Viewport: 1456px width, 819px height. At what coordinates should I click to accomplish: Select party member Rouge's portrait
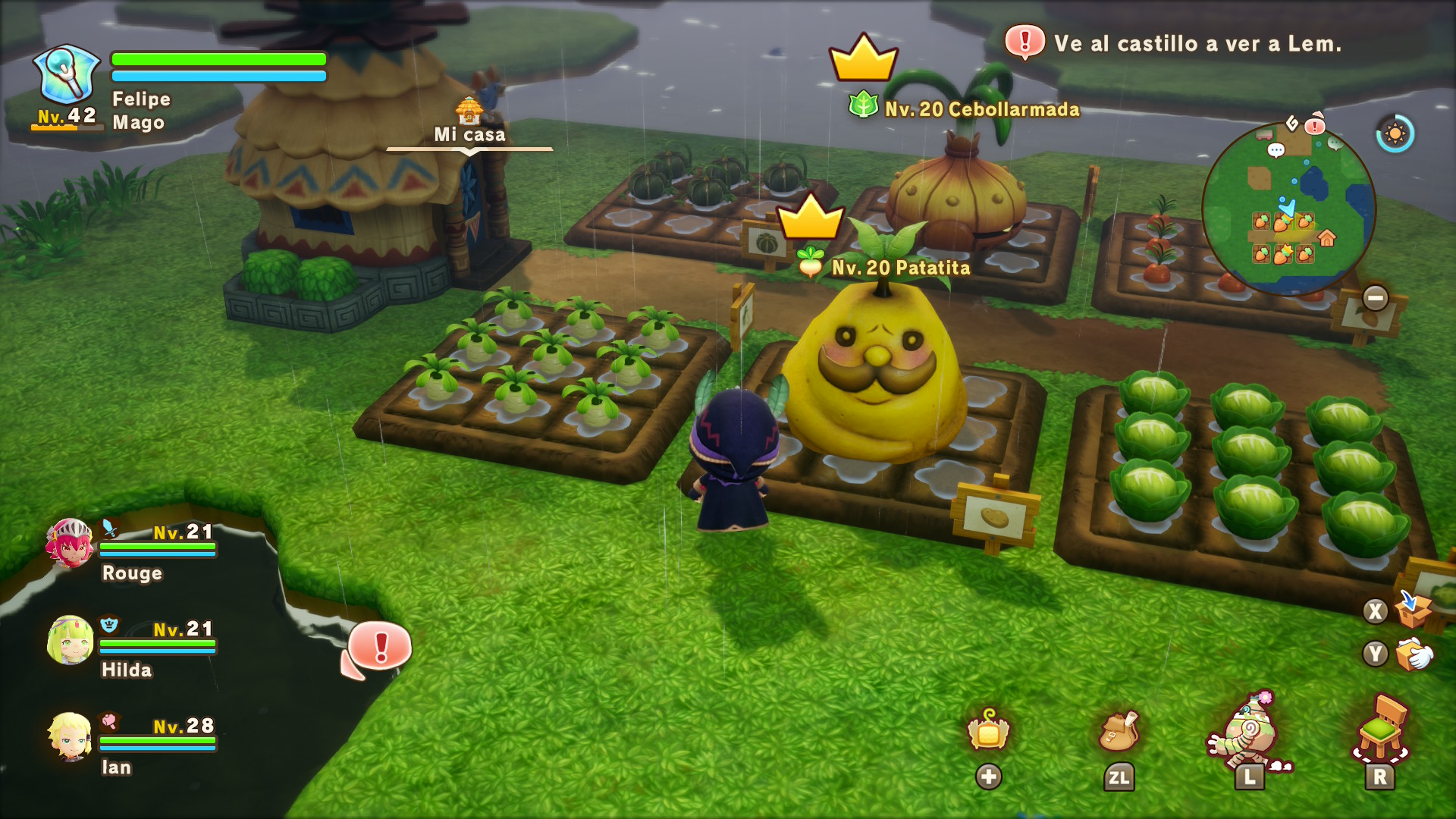pyautogui.click(x=69, y=543)
